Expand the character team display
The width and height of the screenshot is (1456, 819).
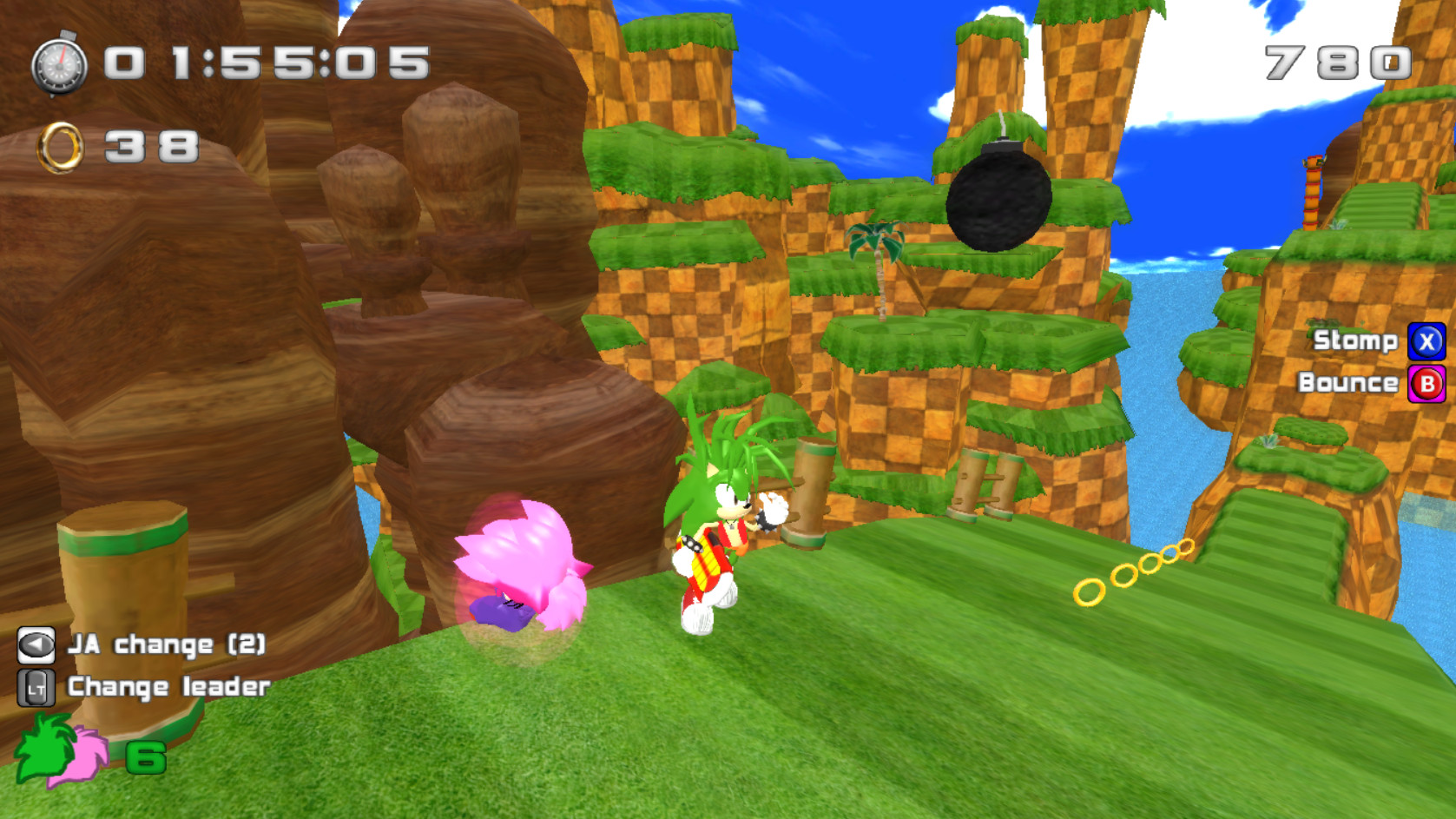tap(65, 754)
